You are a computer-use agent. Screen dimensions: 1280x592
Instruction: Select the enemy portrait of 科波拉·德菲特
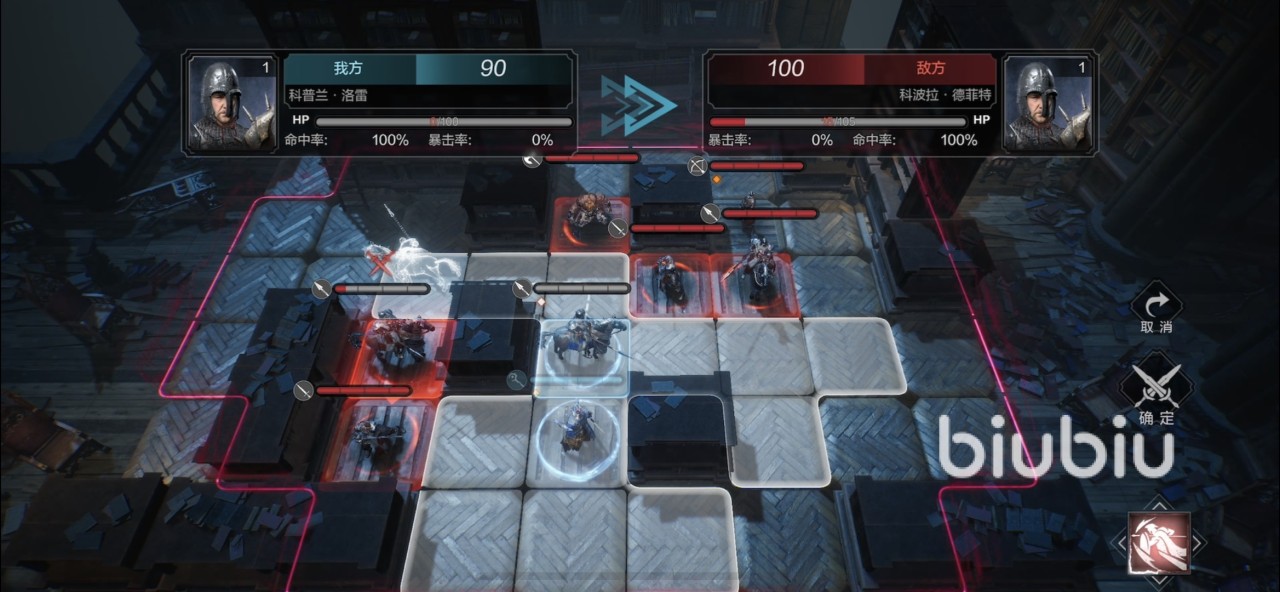click(x=1046, y=104)
